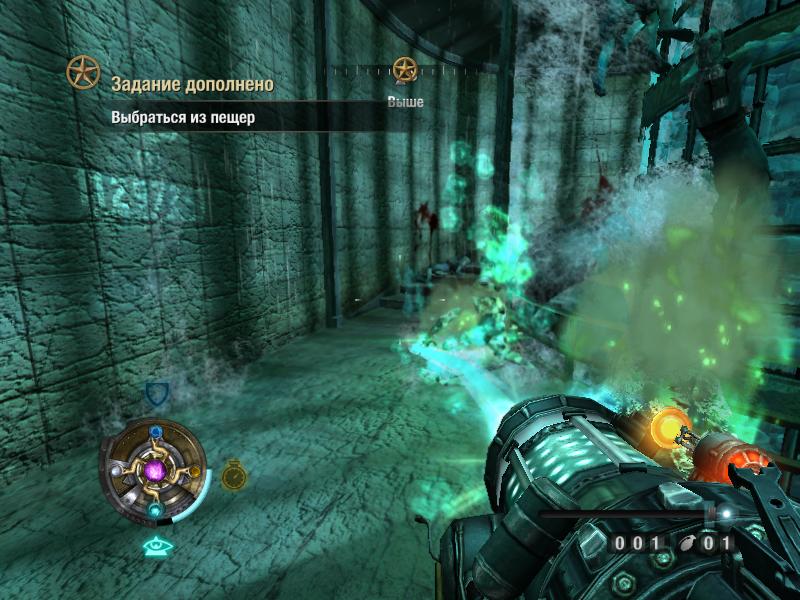Image resolution: width=800 pixels, height=600 pixels.
Task: Click the Veil medallion with purple crystal
Action: 154,469
